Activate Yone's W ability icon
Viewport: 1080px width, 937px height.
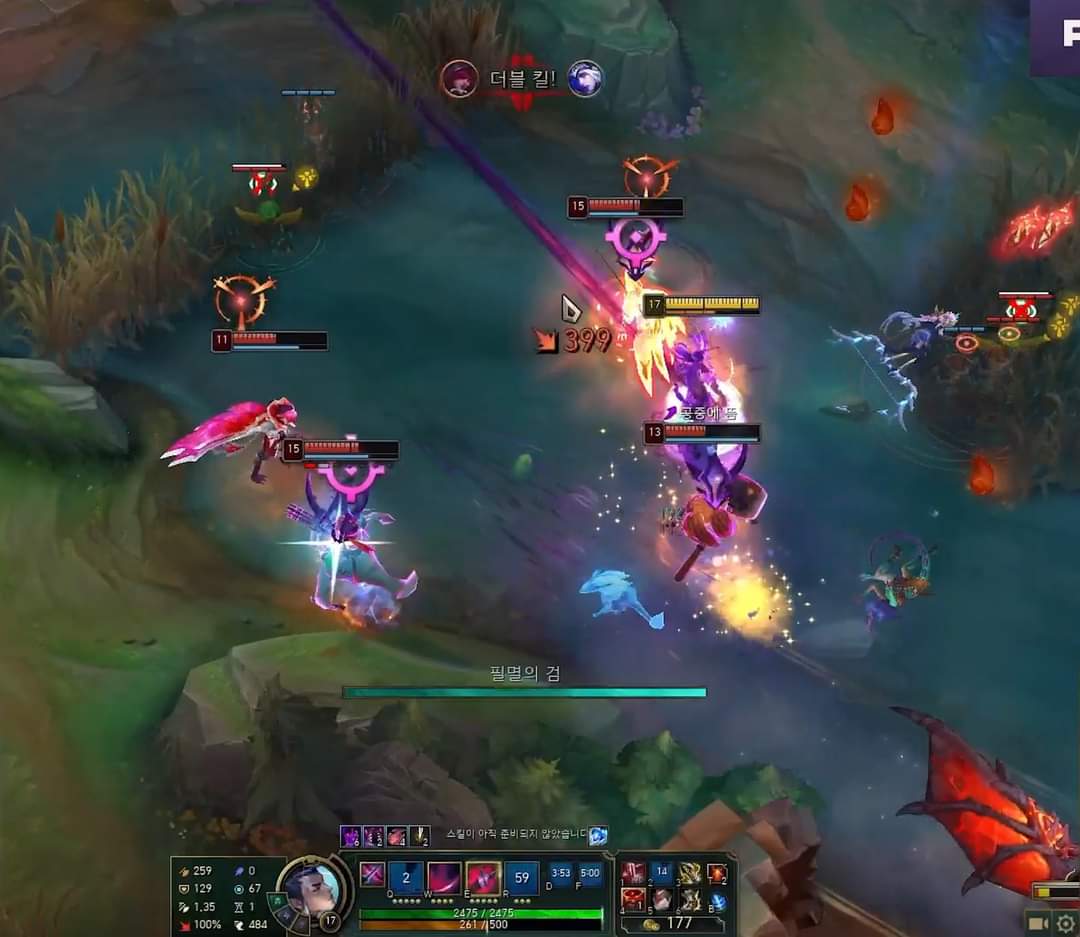click(x=444, y=878)
